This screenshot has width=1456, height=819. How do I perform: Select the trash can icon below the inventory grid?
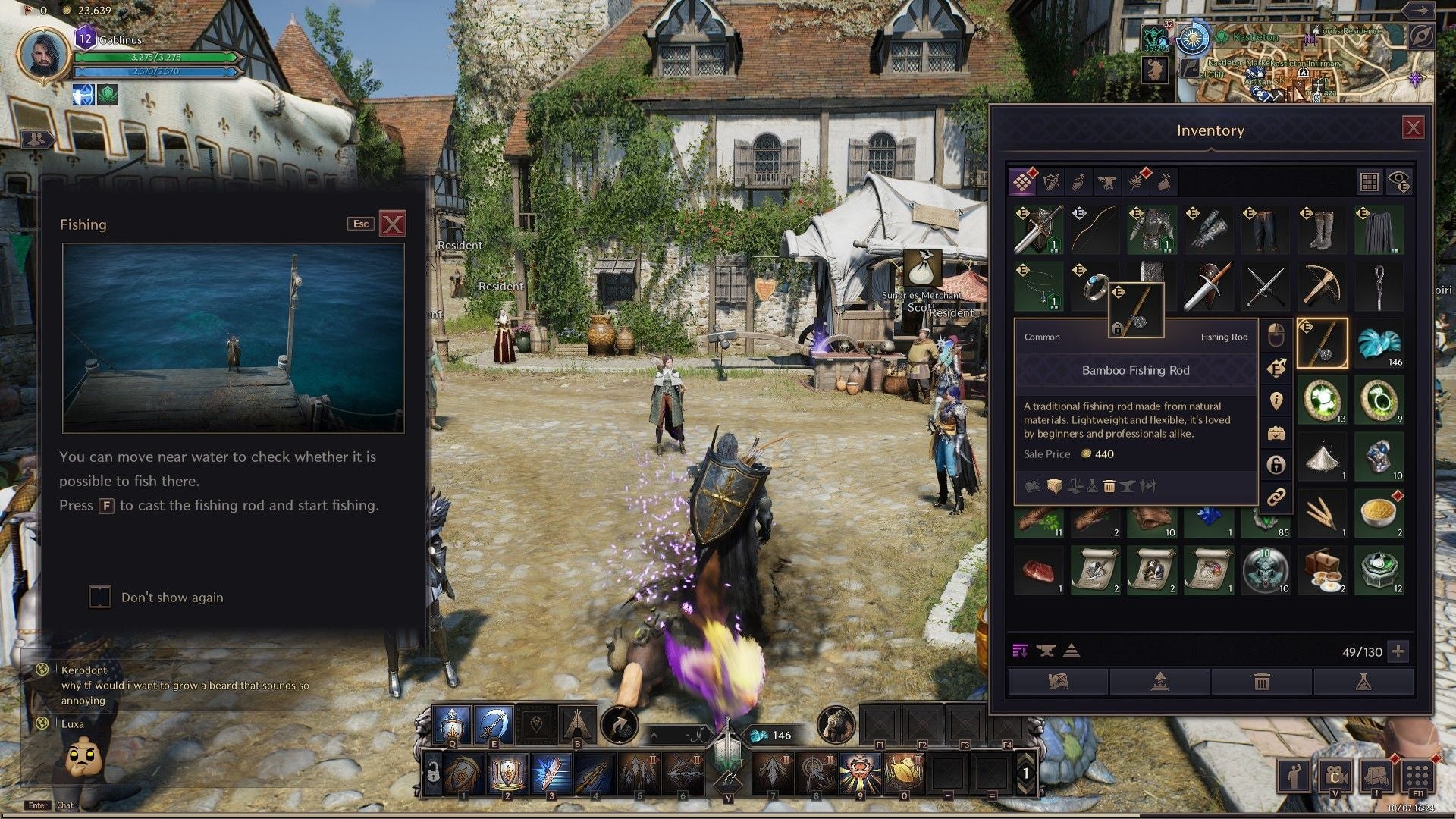click(x=1261, y=682)
